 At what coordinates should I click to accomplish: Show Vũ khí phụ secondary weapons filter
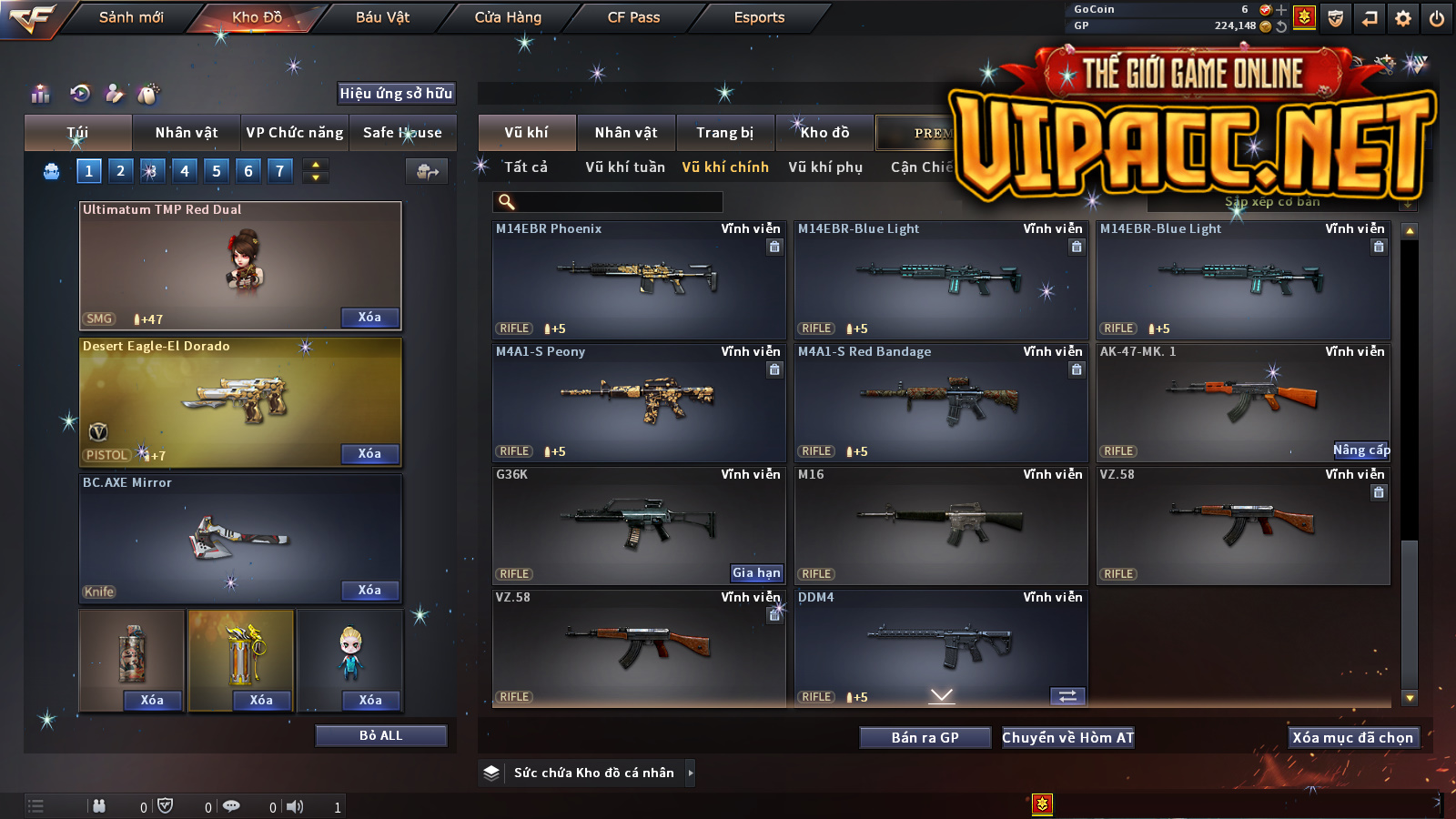coord(825,167)
